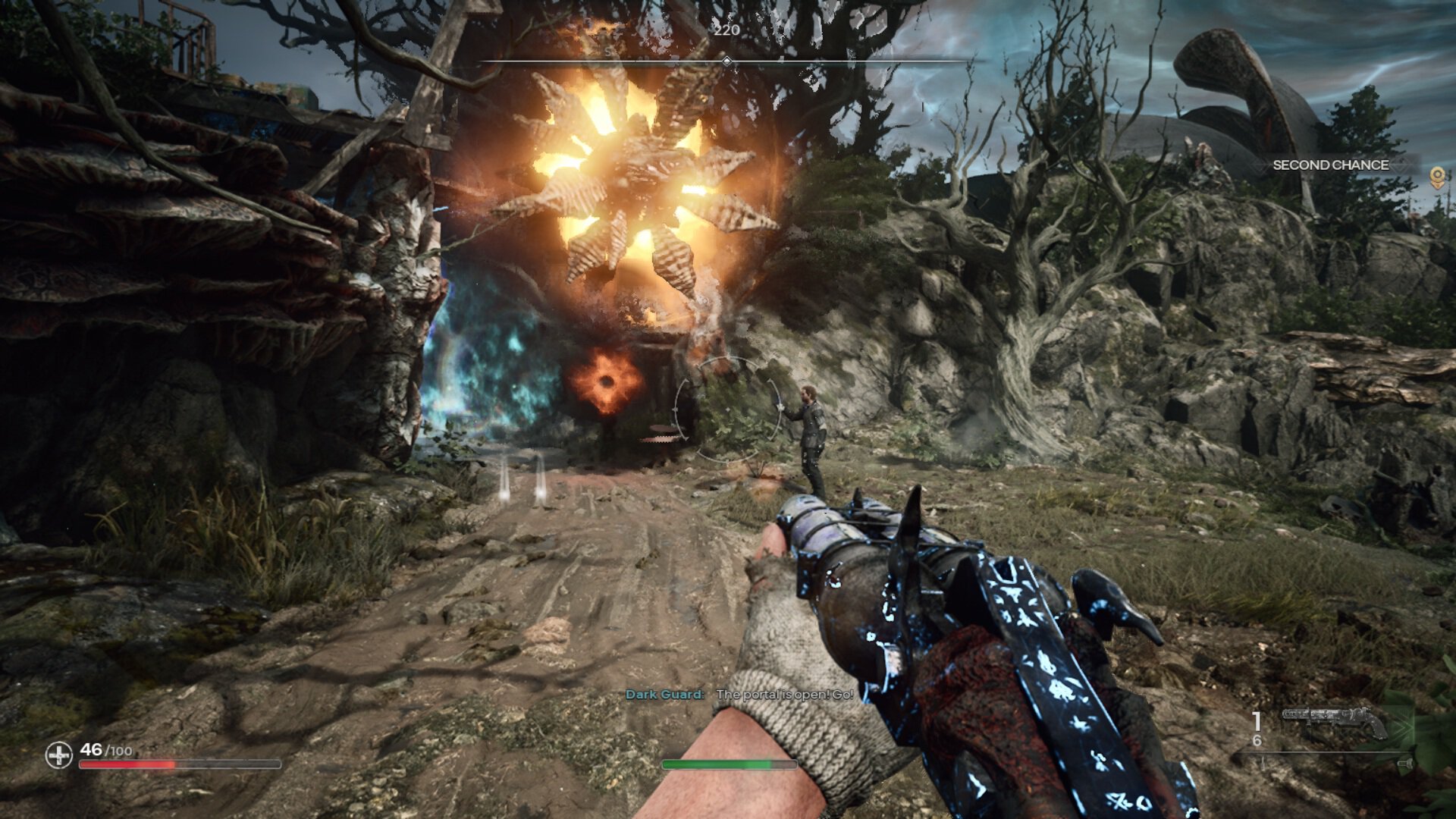The height and width of the screenshot is (819, 1456).
Task: Select the small grenade icon under the weapon
Action: click(1404, 764)
